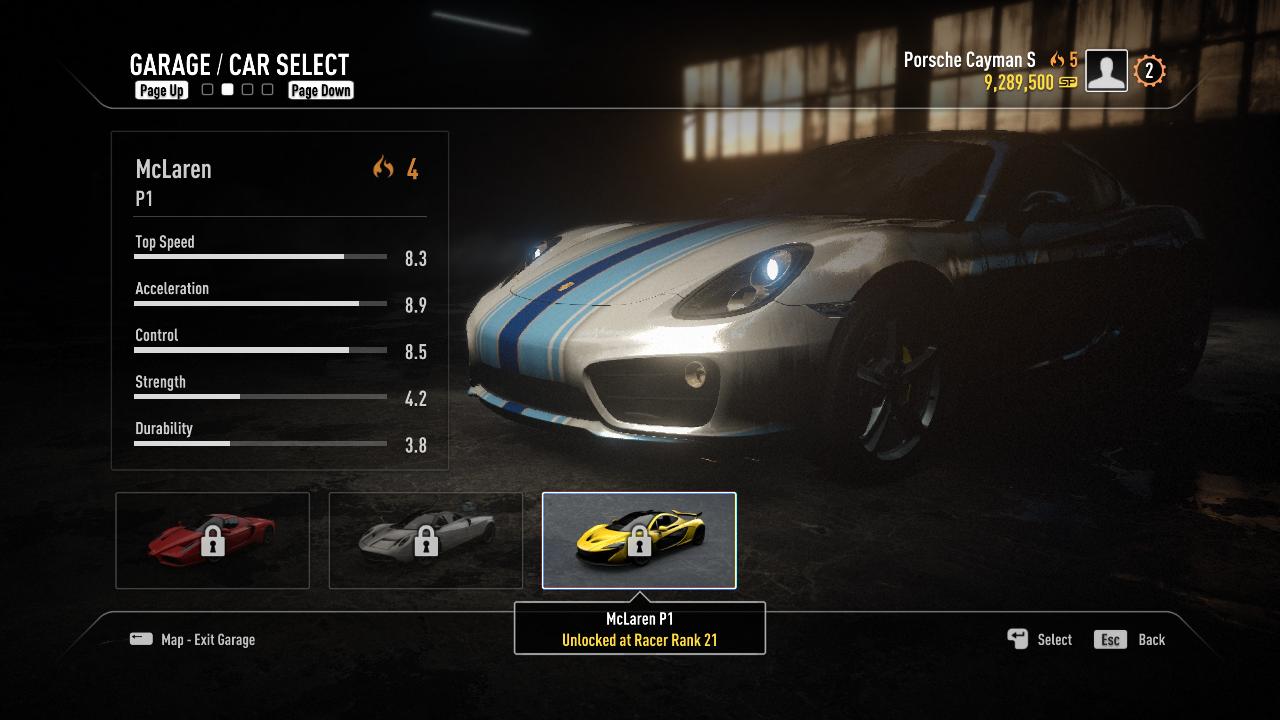Advance to the next page with Page Down
Image resolution: width=1280 pixels, height=720 pixels.
320,90
